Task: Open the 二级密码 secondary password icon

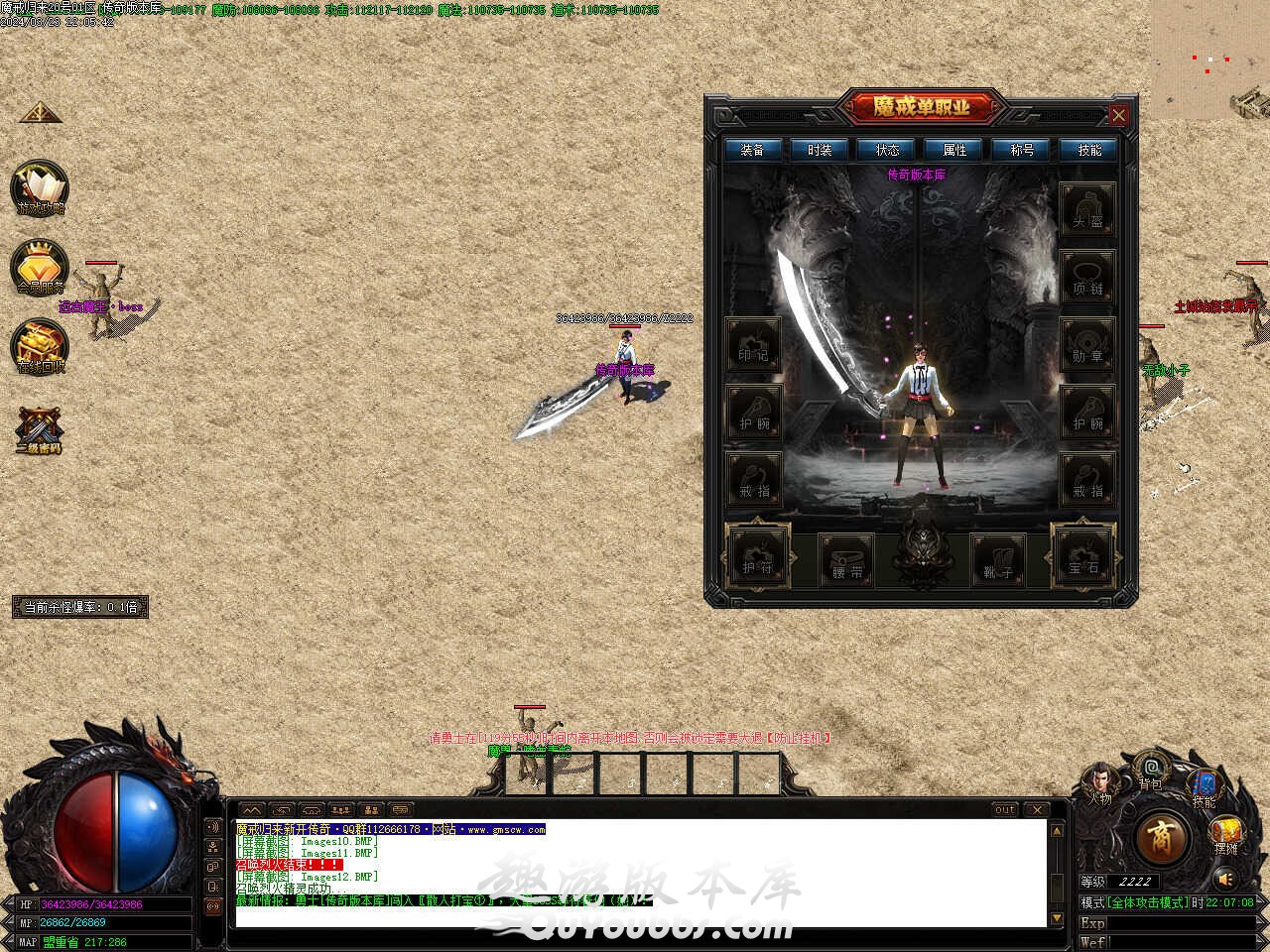Action: (x=40, y=429)
